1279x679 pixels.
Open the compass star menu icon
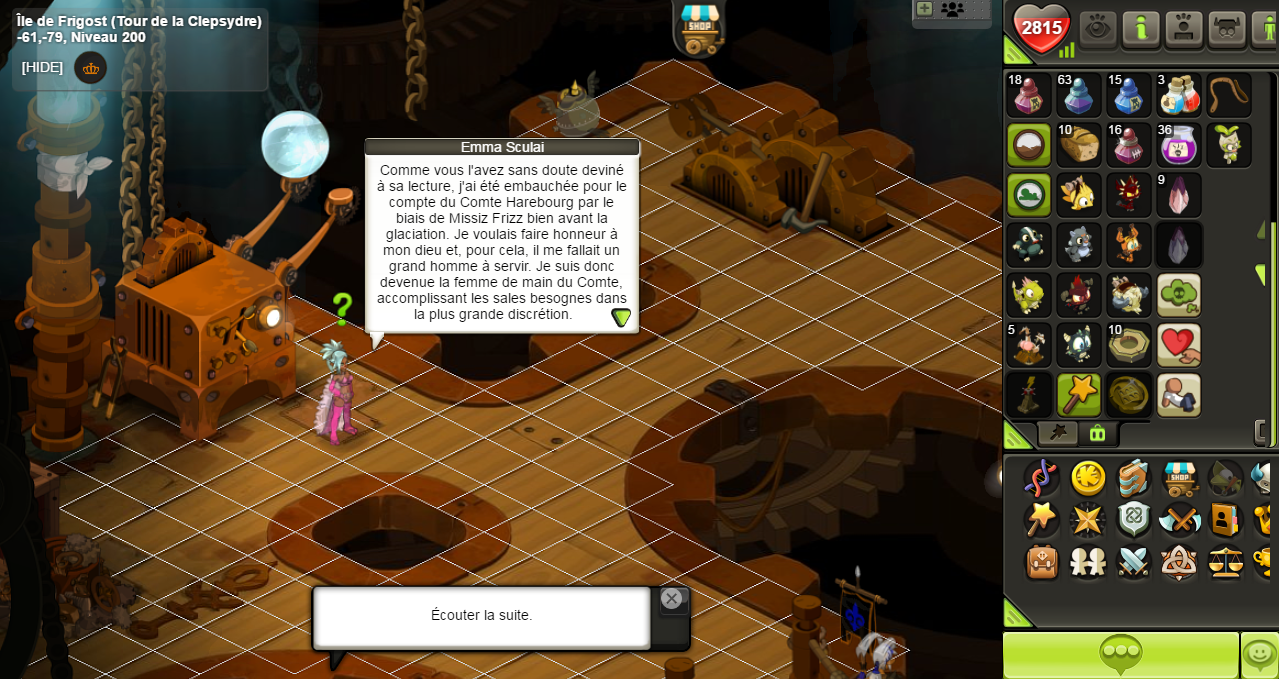1087,520
